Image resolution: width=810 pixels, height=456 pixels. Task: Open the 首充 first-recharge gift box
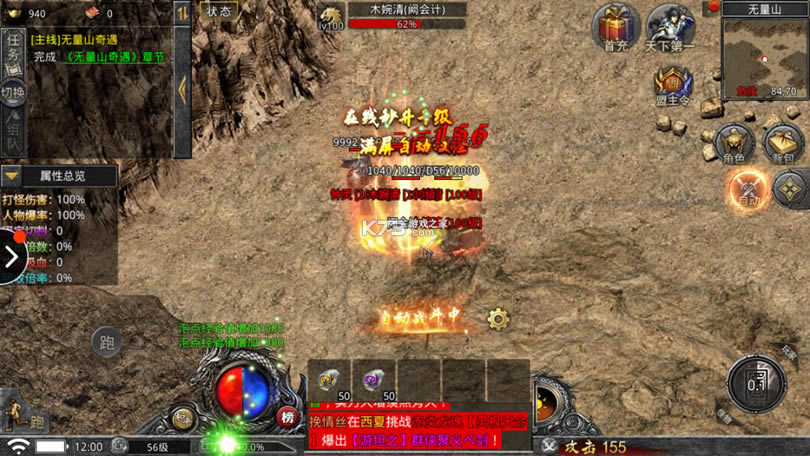[x=616, y=25]
